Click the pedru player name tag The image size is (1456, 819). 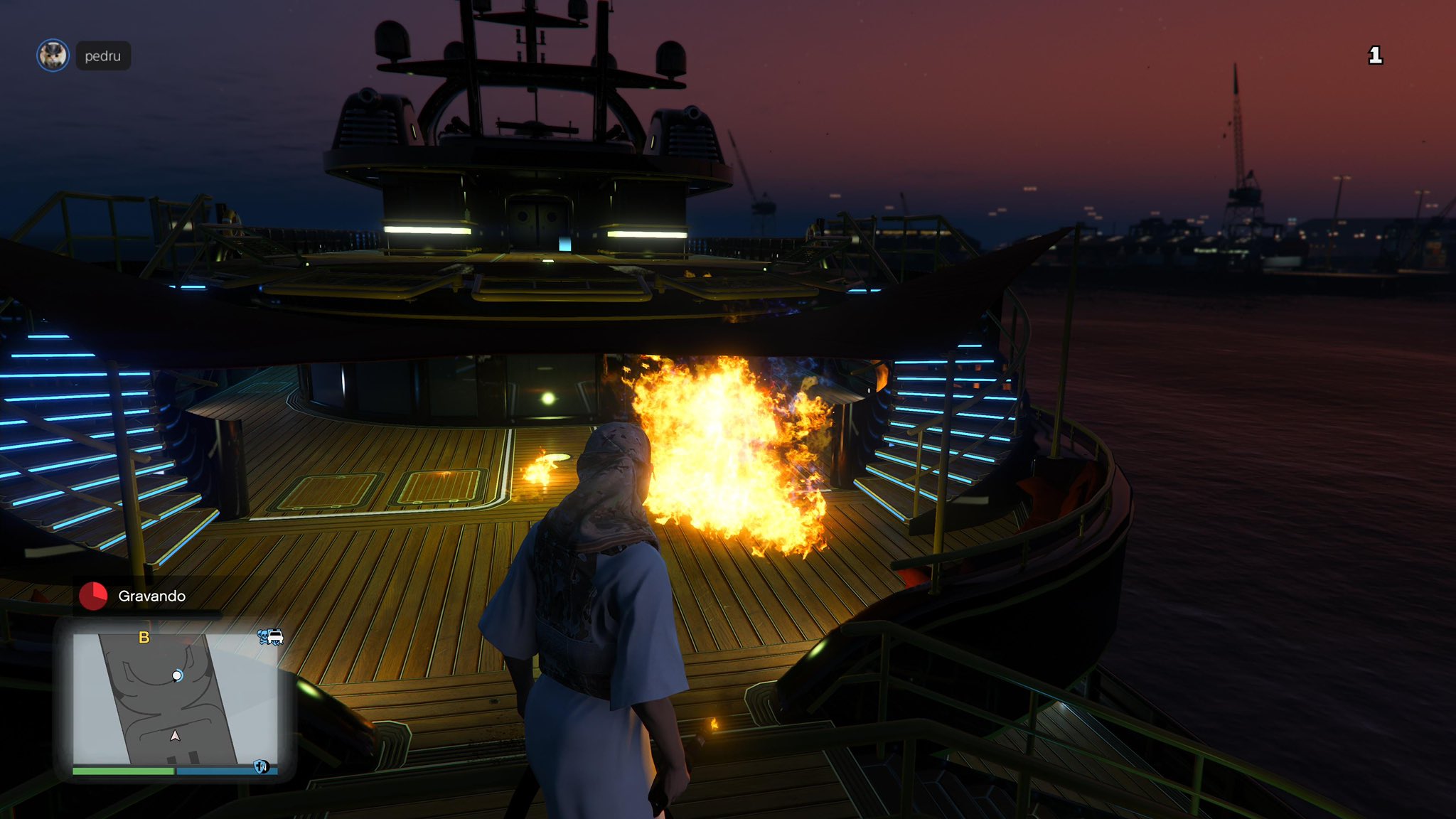click(x=103, y=56)
